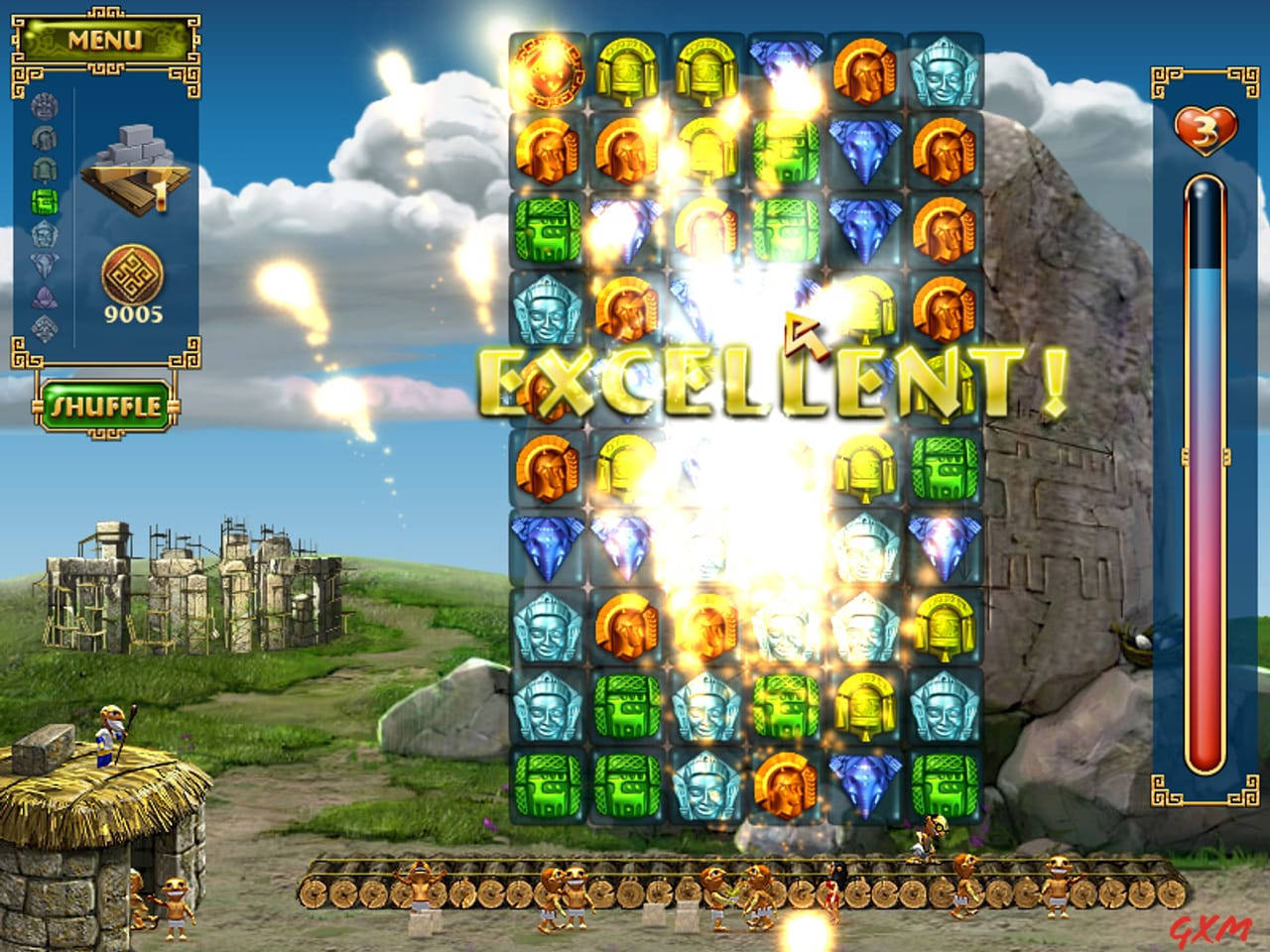Screen dimensions: 1270x952
Task: Click the bronze helmet token icon in the sidebar
Action: 44,138
